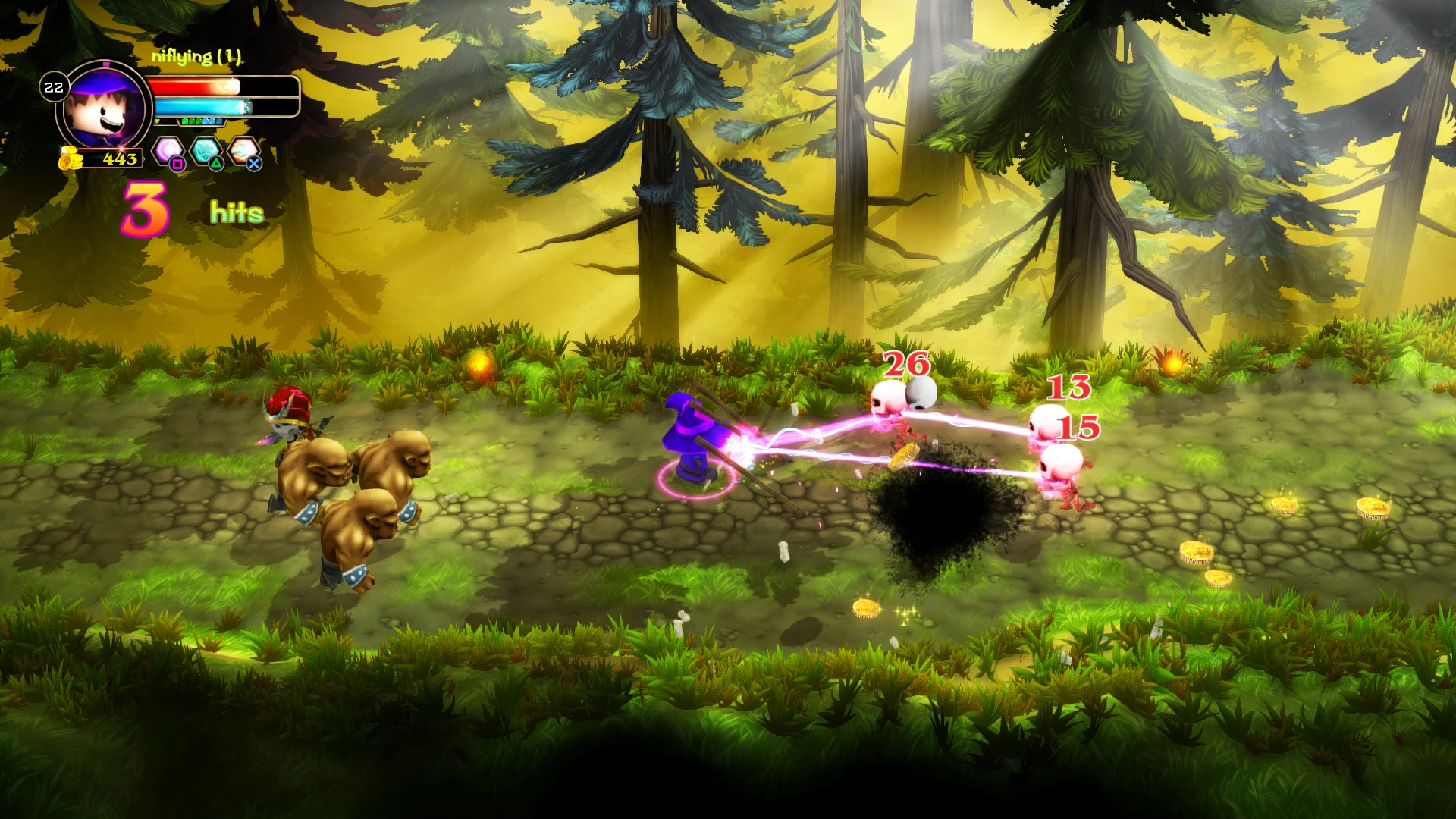Select the pink Square button symbol

click(178, 165)
